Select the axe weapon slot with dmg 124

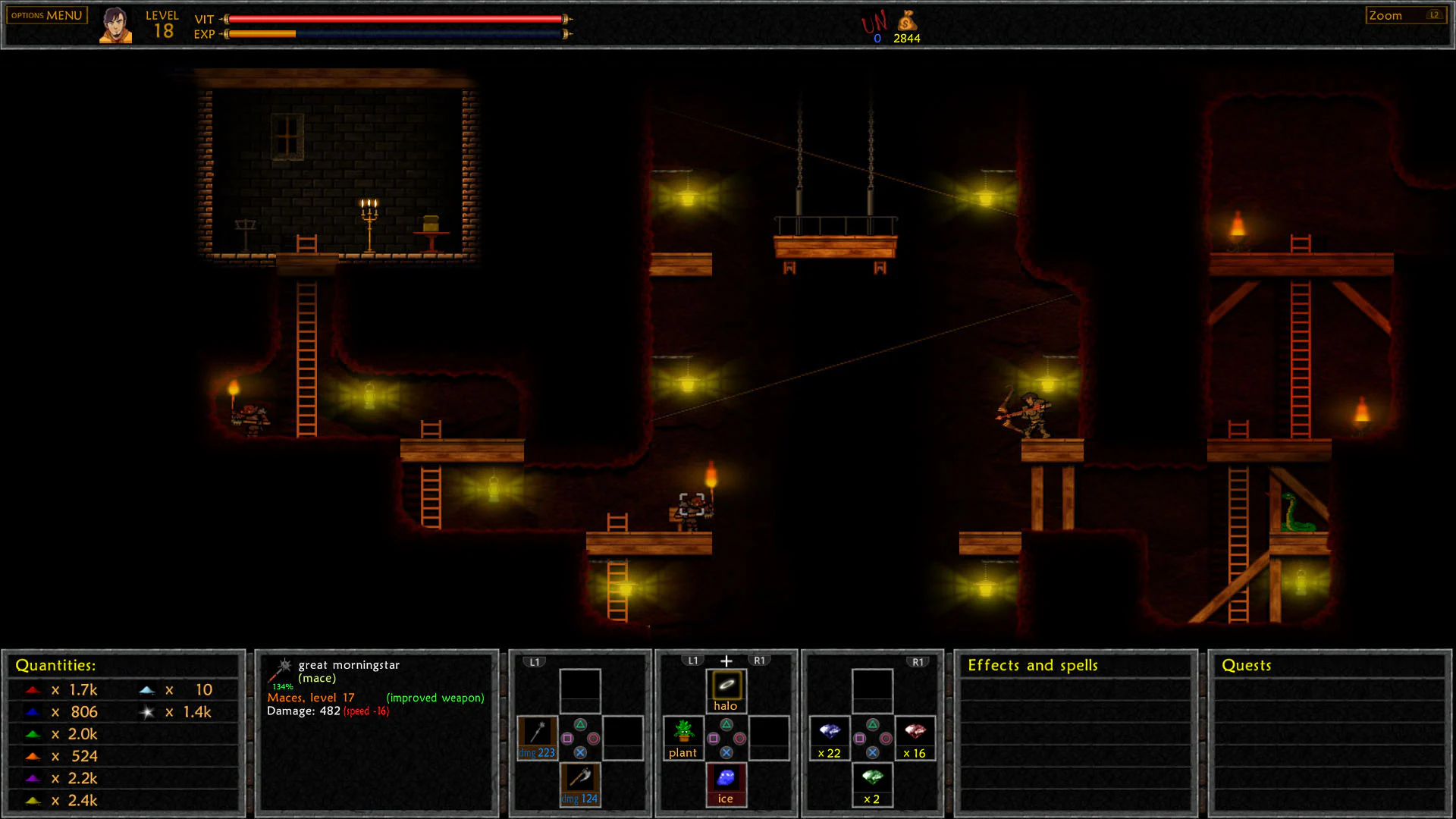(580, 783)
